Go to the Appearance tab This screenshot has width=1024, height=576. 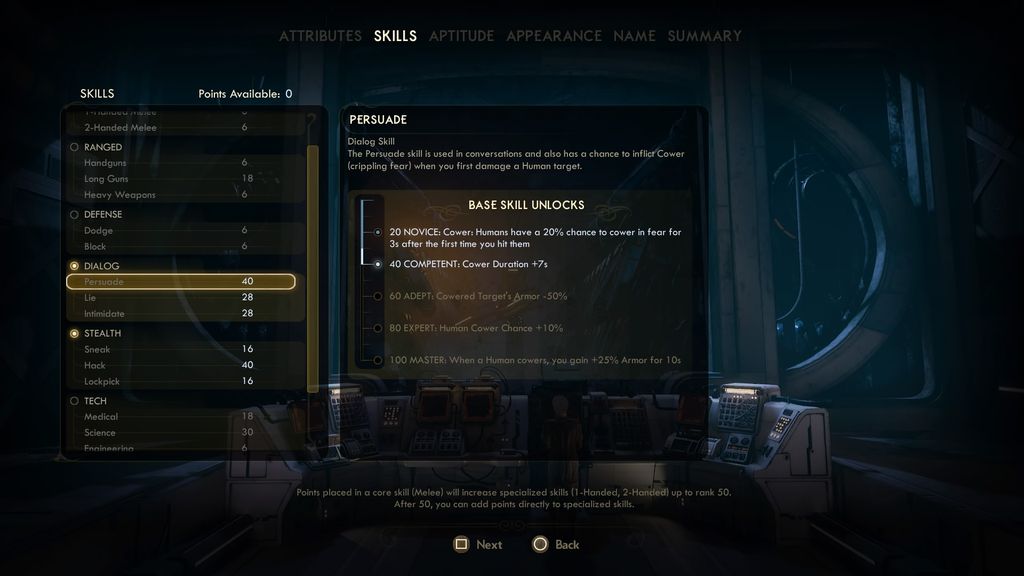pyautogui.click(x=553, y=36)
